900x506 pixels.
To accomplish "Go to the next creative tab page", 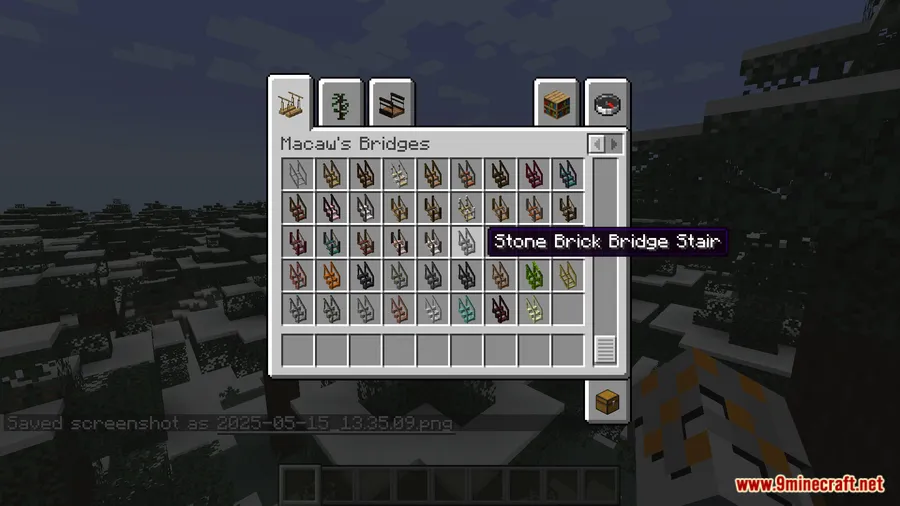I will pos(614,144).
